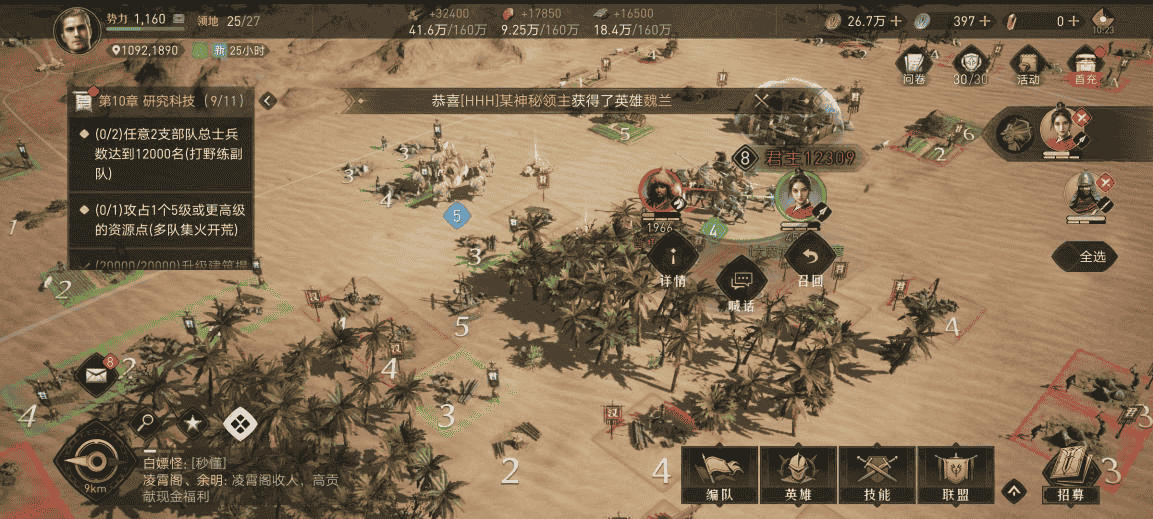Open the 问卷 survey
1153x519 pixels.
coord(914,64)
